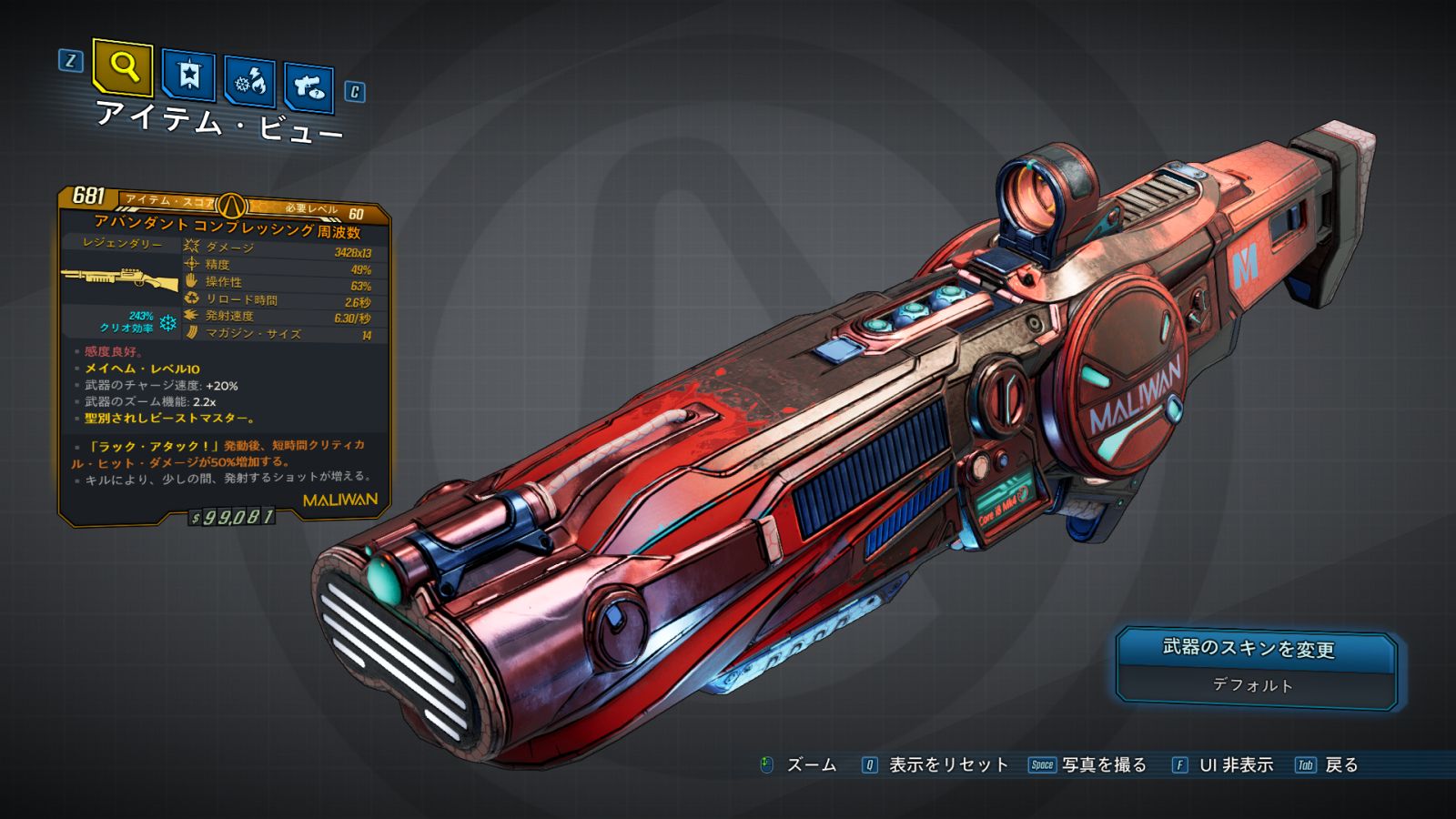1456x819 pixels.
Task: Select the magnifying glass inspect tab
Action: (x=123, y=66)
